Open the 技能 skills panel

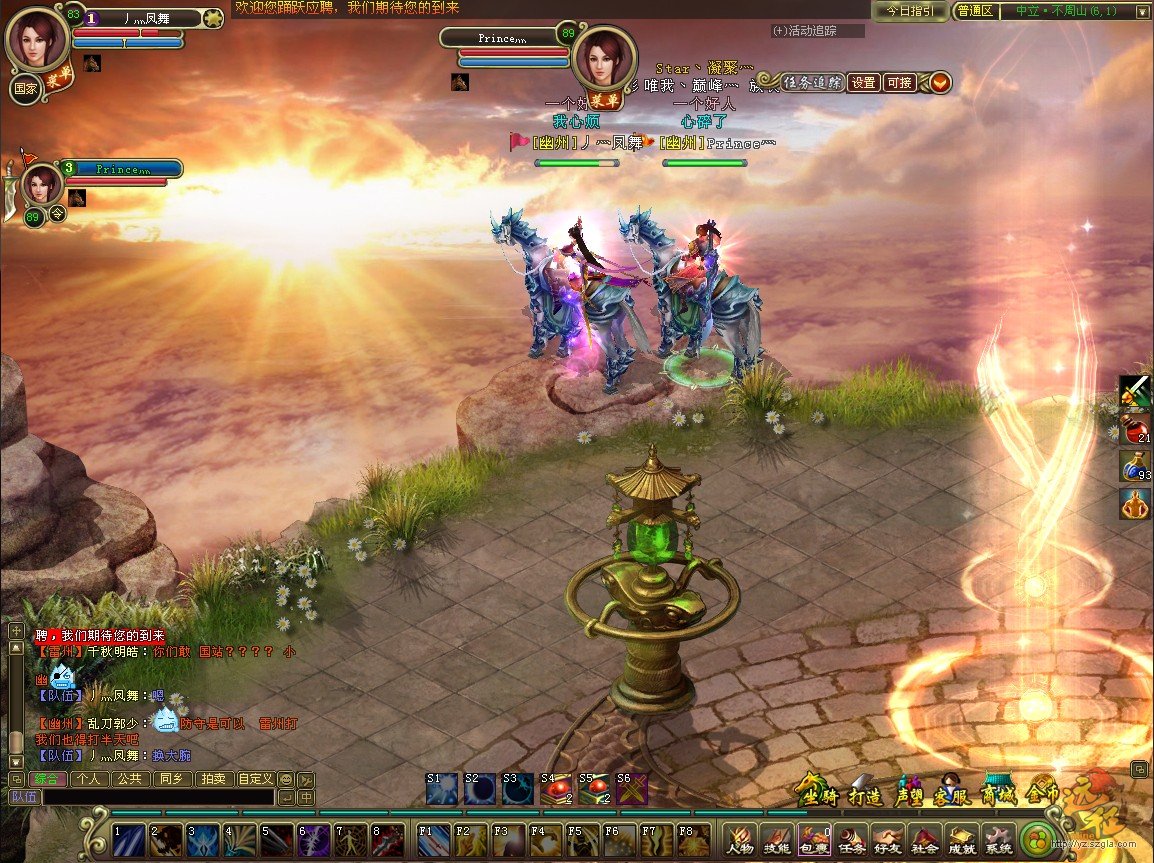tap(776, 840)
